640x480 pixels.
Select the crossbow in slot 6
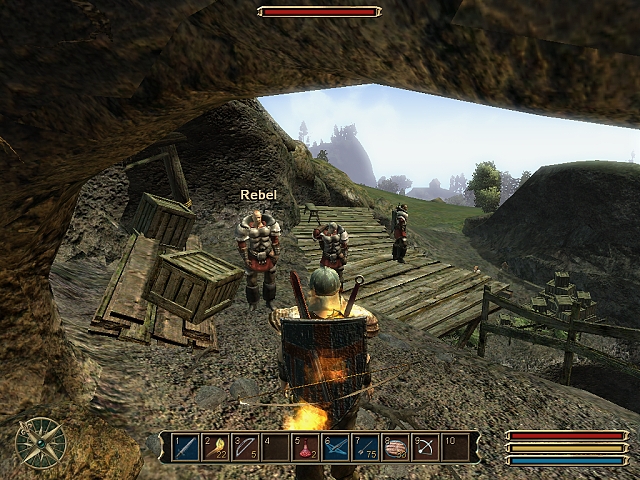[x=336, y=447]
